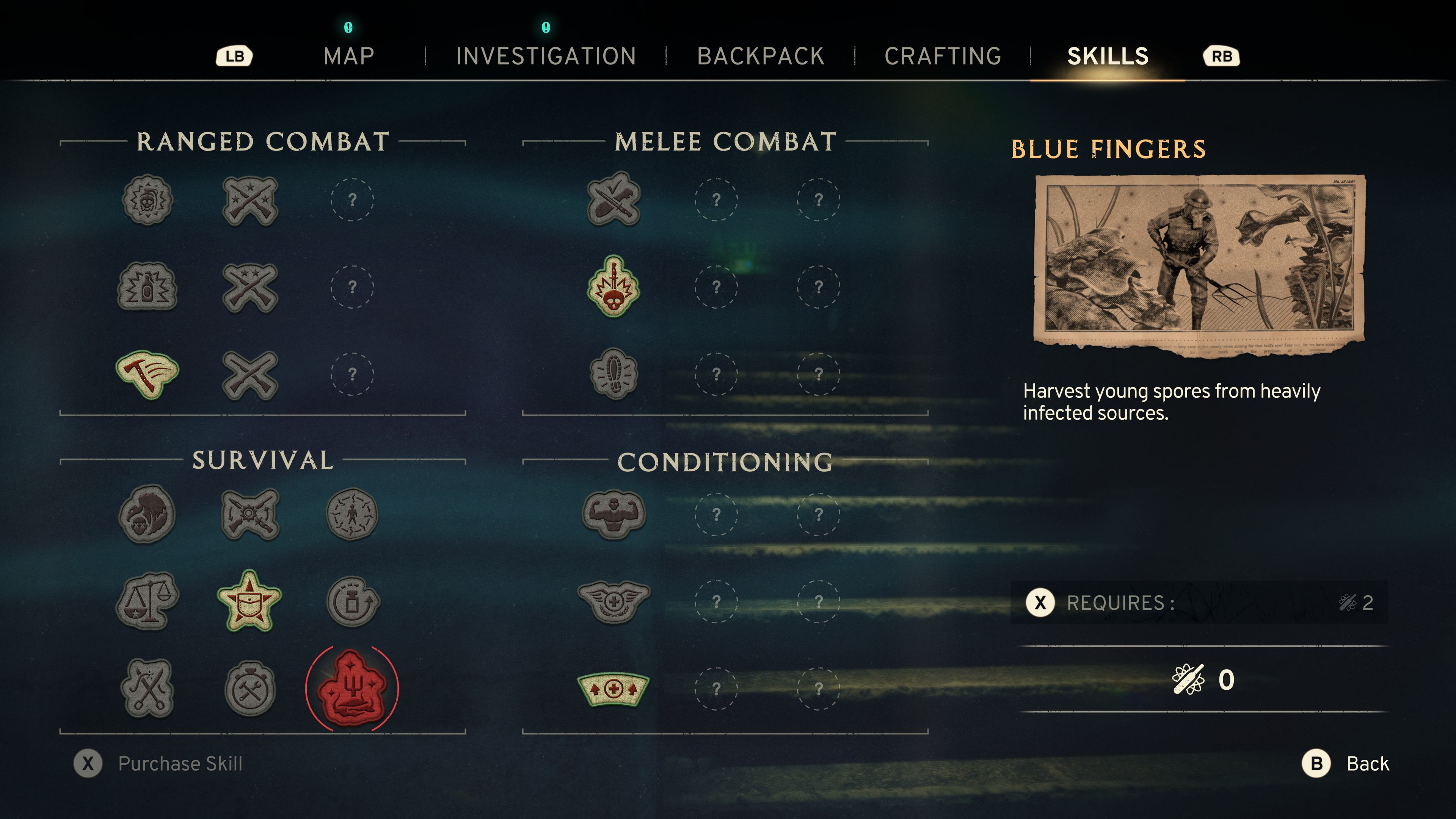The image size is (1456, 819).
Task: Pick the molotov bottle explosion skill
Action: (147, 287)
